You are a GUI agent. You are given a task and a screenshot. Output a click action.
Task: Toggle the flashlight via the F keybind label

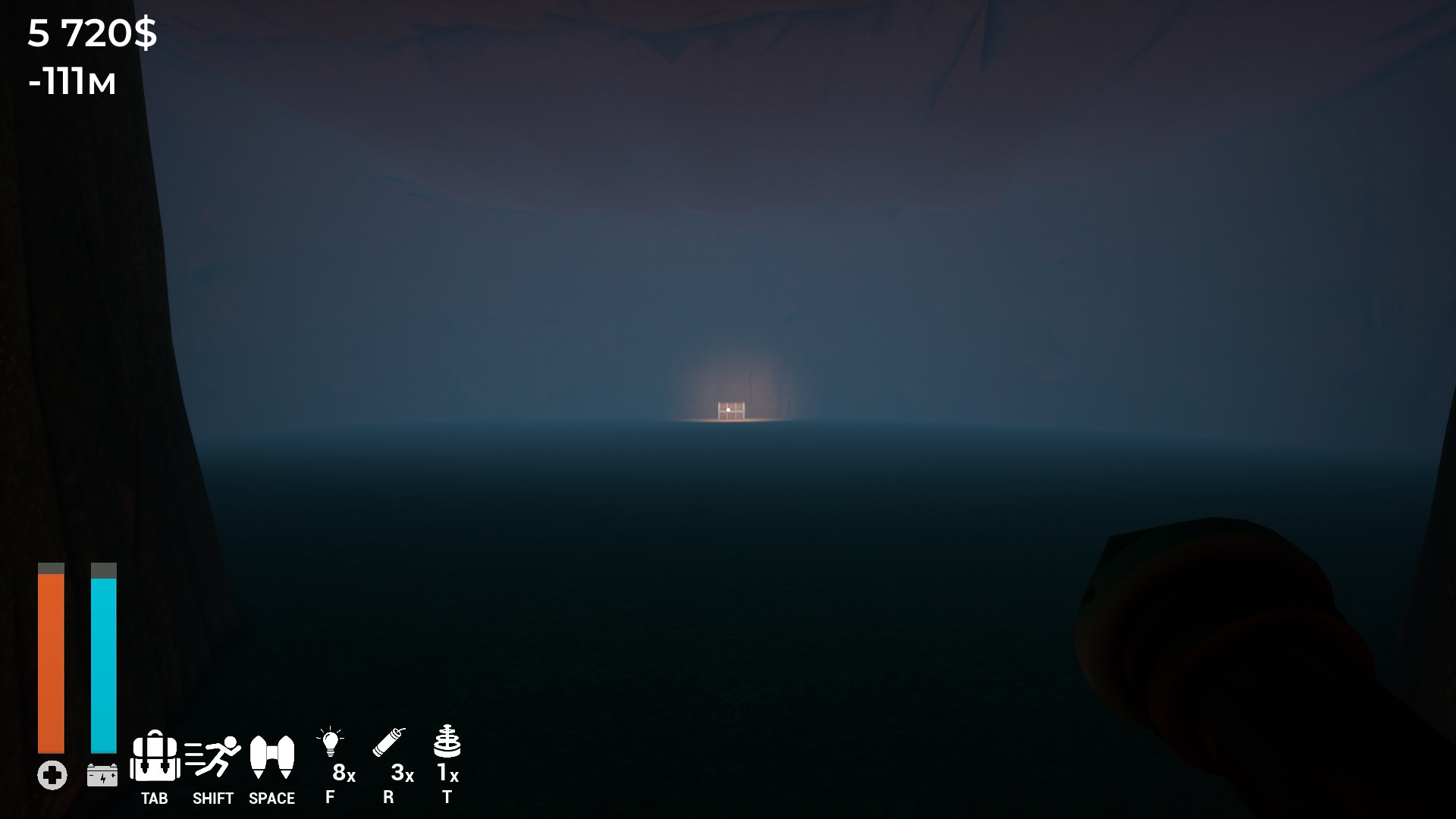pos(330,798)
